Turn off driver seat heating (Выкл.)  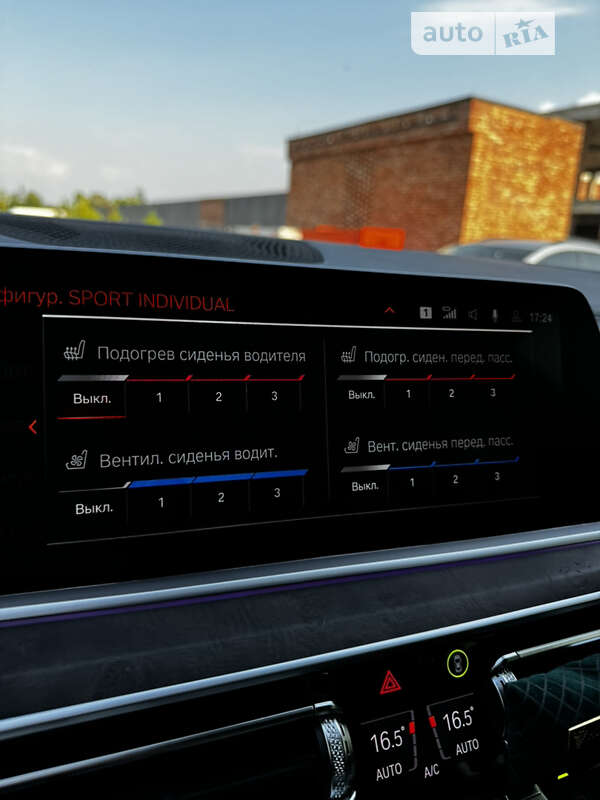point(93,398)
